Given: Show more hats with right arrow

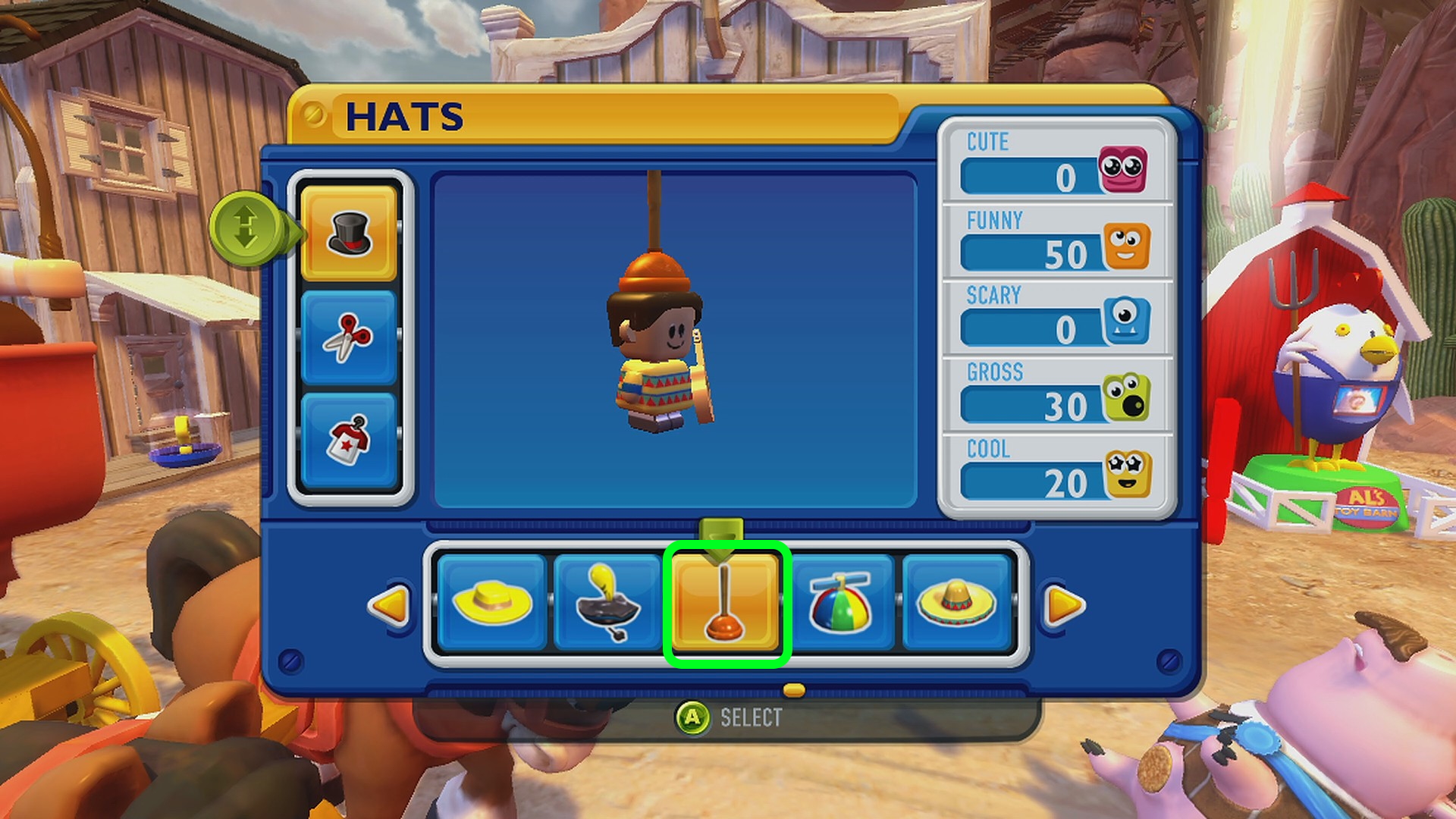Looking at the screenshot, I should click(1064, 604).
